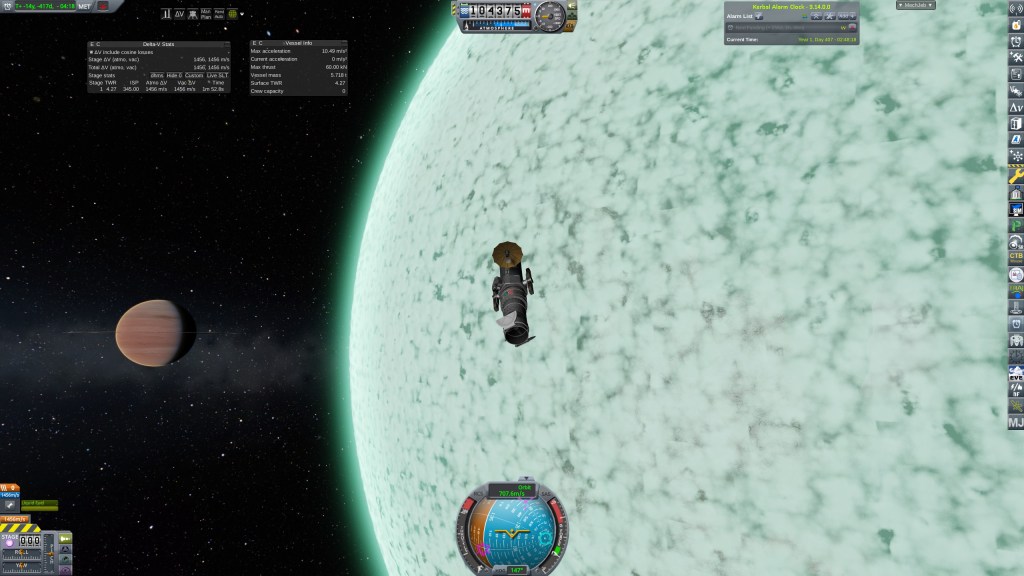Toggle the red button beside MET
This screenshot has height=576, width=1024.
(102, 5)
